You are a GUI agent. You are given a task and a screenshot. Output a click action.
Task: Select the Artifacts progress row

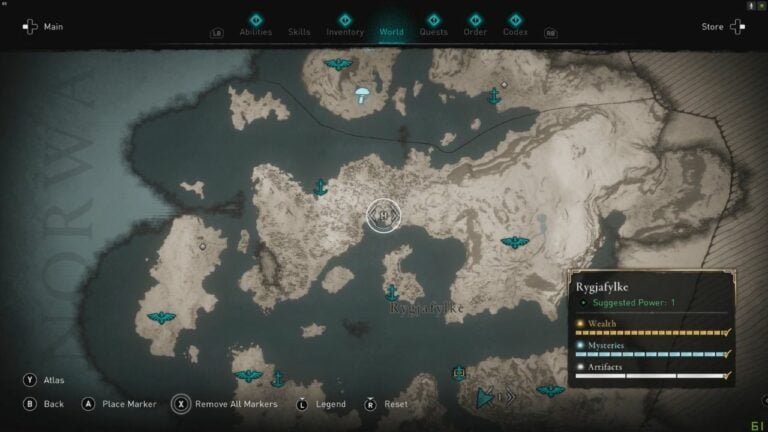point(652,372)
